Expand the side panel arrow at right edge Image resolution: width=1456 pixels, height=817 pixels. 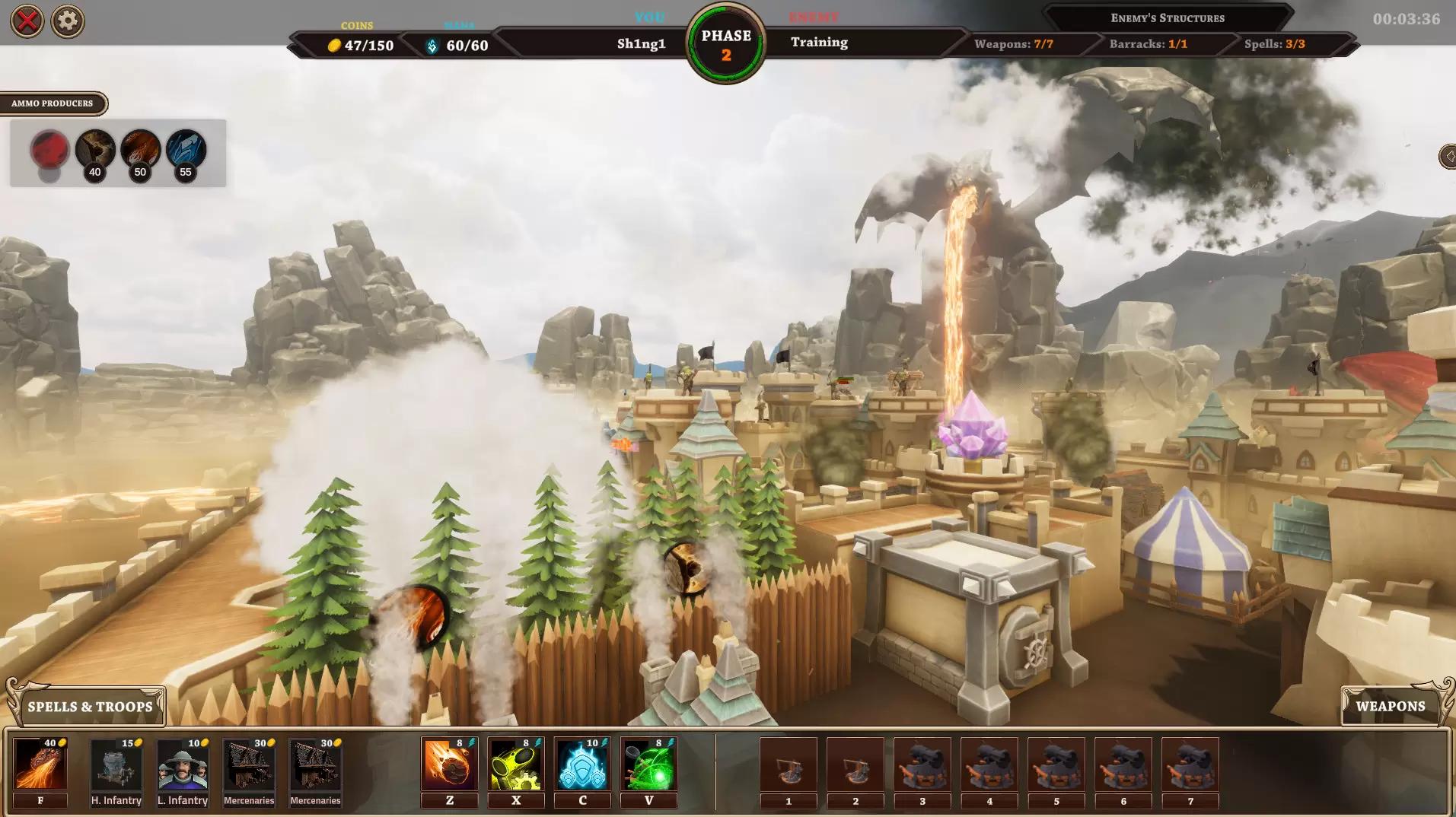pos(1447,157)
